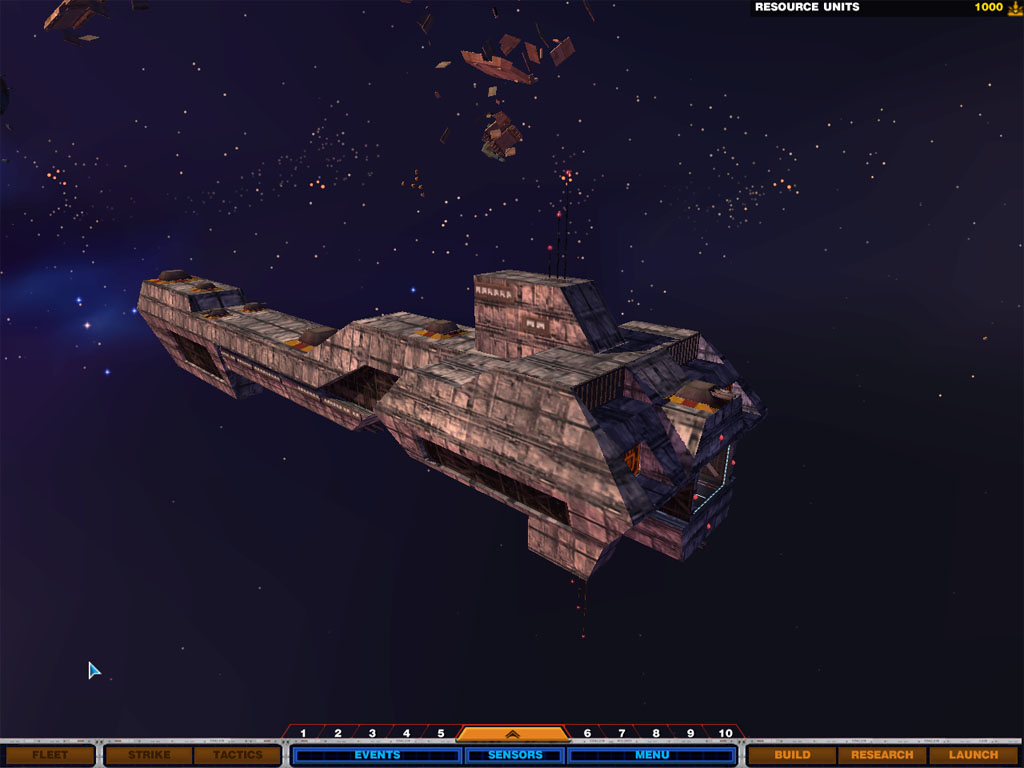
Task: Select control group 1
Action: (x=303, y=734)
